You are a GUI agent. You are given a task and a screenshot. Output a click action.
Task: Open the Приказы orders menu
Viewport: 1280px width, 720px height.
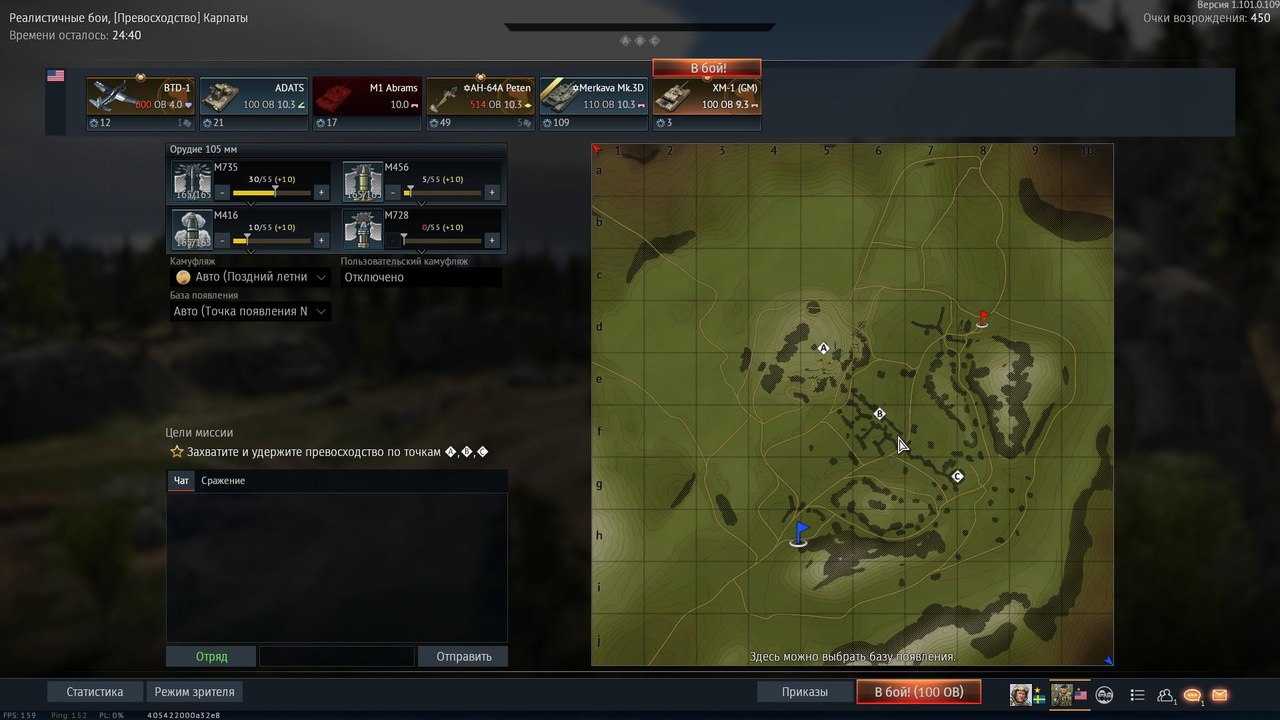coord(805,692)
